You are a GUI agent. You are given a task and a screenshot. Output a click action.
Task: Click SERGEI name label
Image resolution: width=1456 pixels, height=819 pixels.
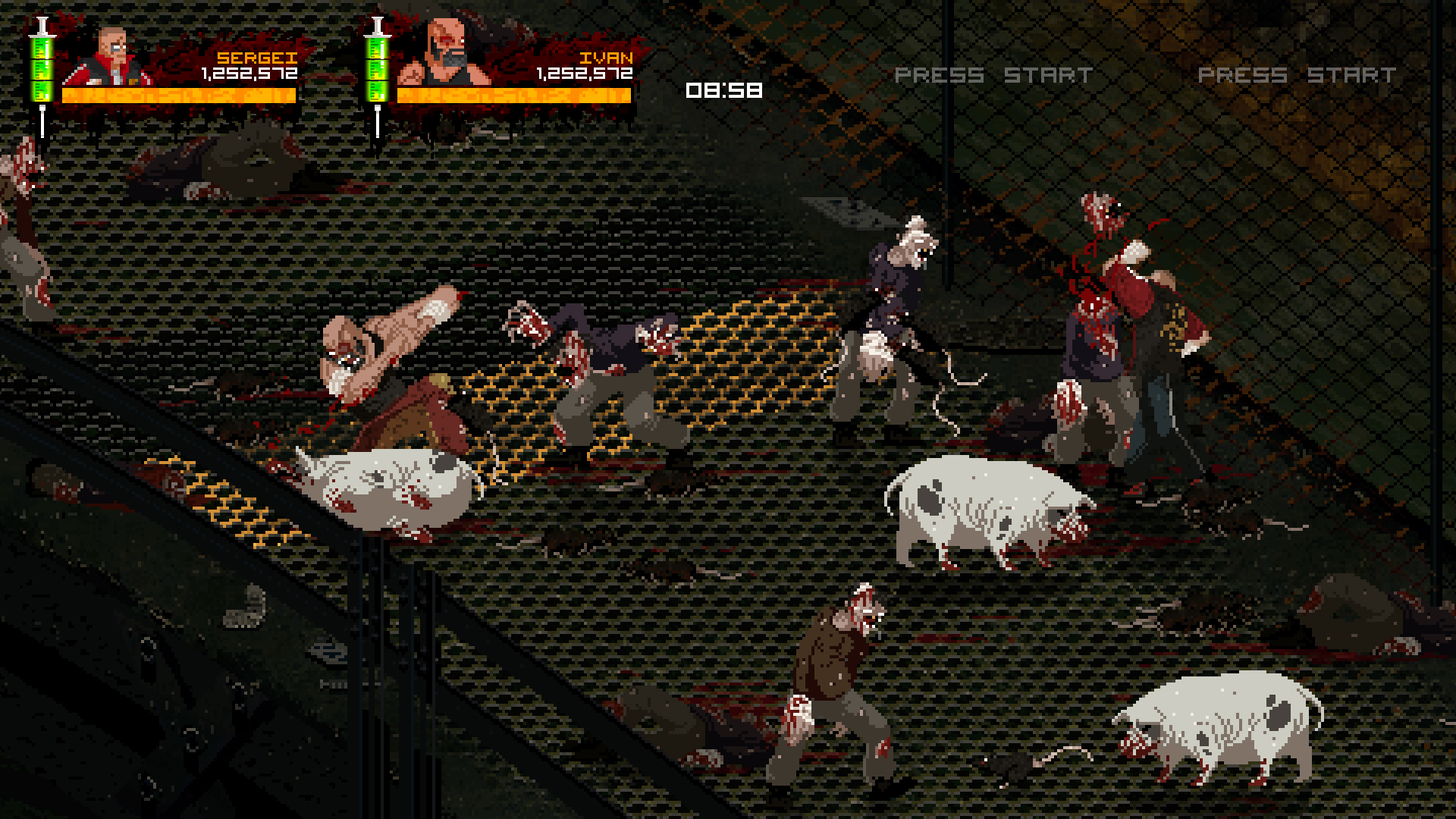tap(258, 56)
